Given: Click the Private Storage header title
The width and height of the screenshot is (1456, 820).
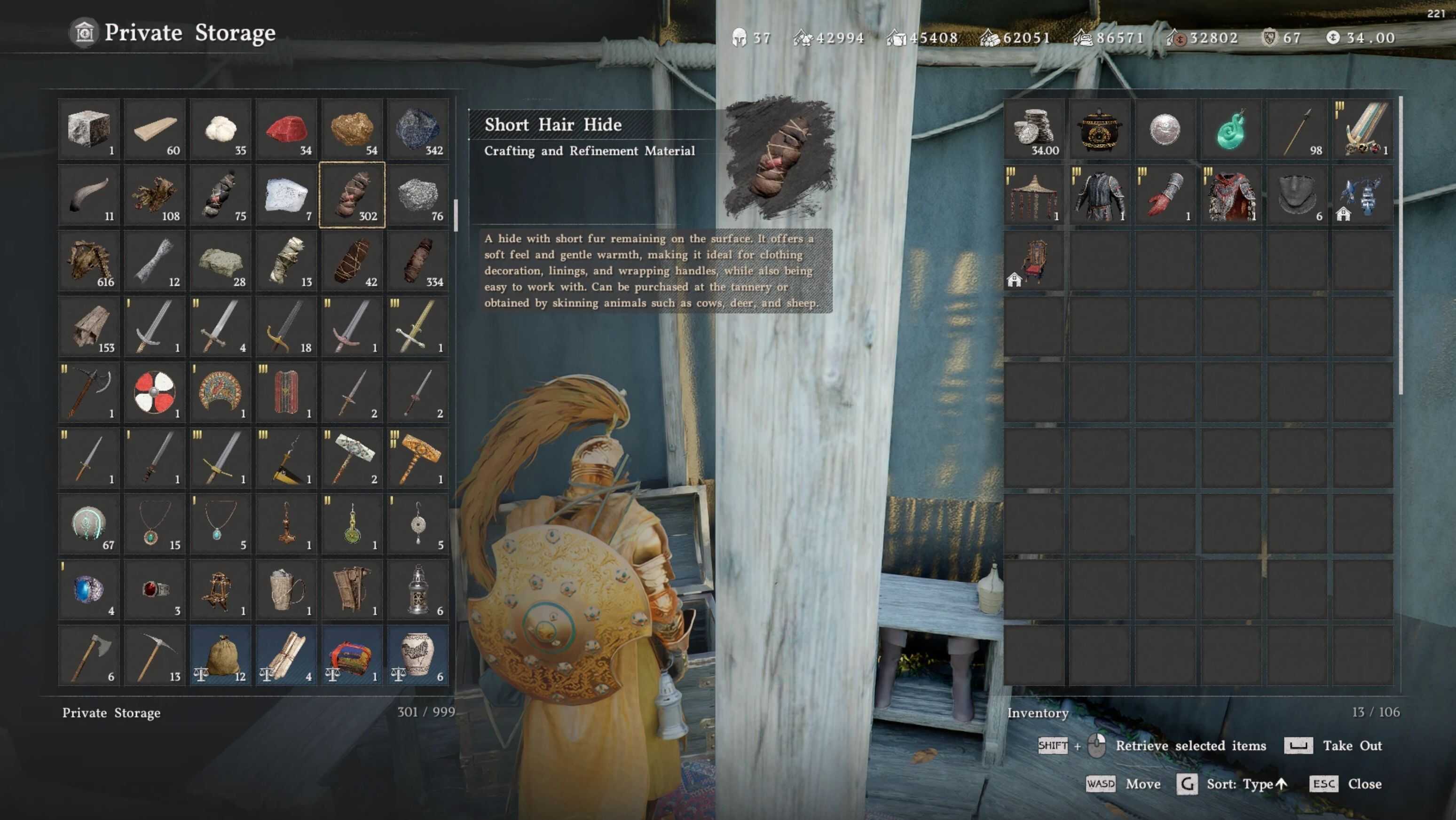Looking at the screenshot, I should pos(189,32).
